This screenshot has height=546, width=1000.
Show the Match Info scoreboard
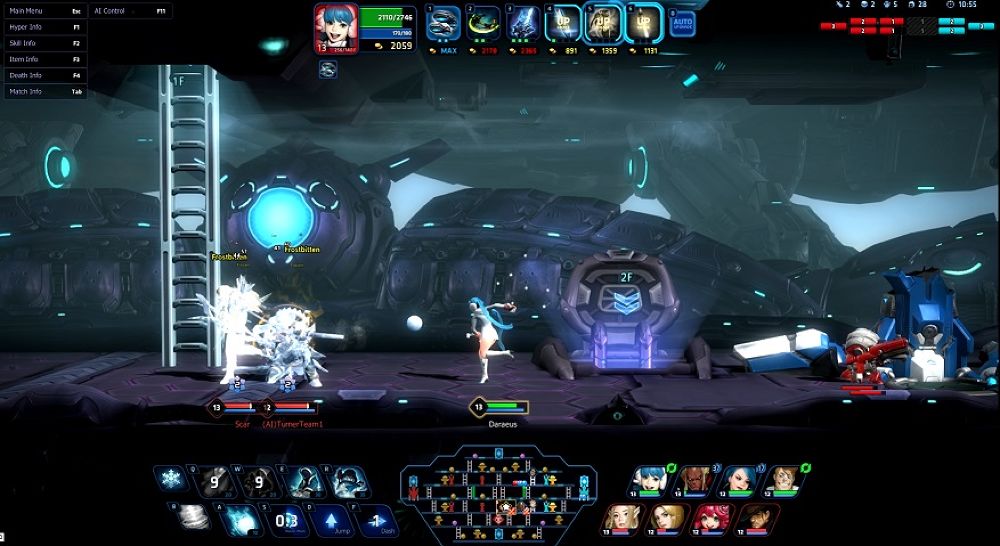[x=44, y=91]
